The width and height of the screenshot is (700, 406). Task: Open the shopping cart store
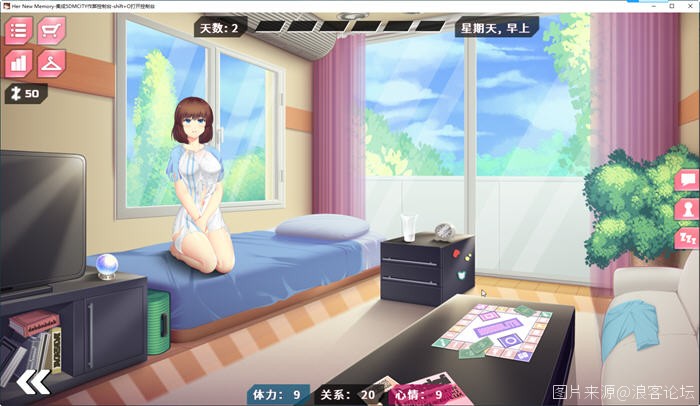coord(50,30)
